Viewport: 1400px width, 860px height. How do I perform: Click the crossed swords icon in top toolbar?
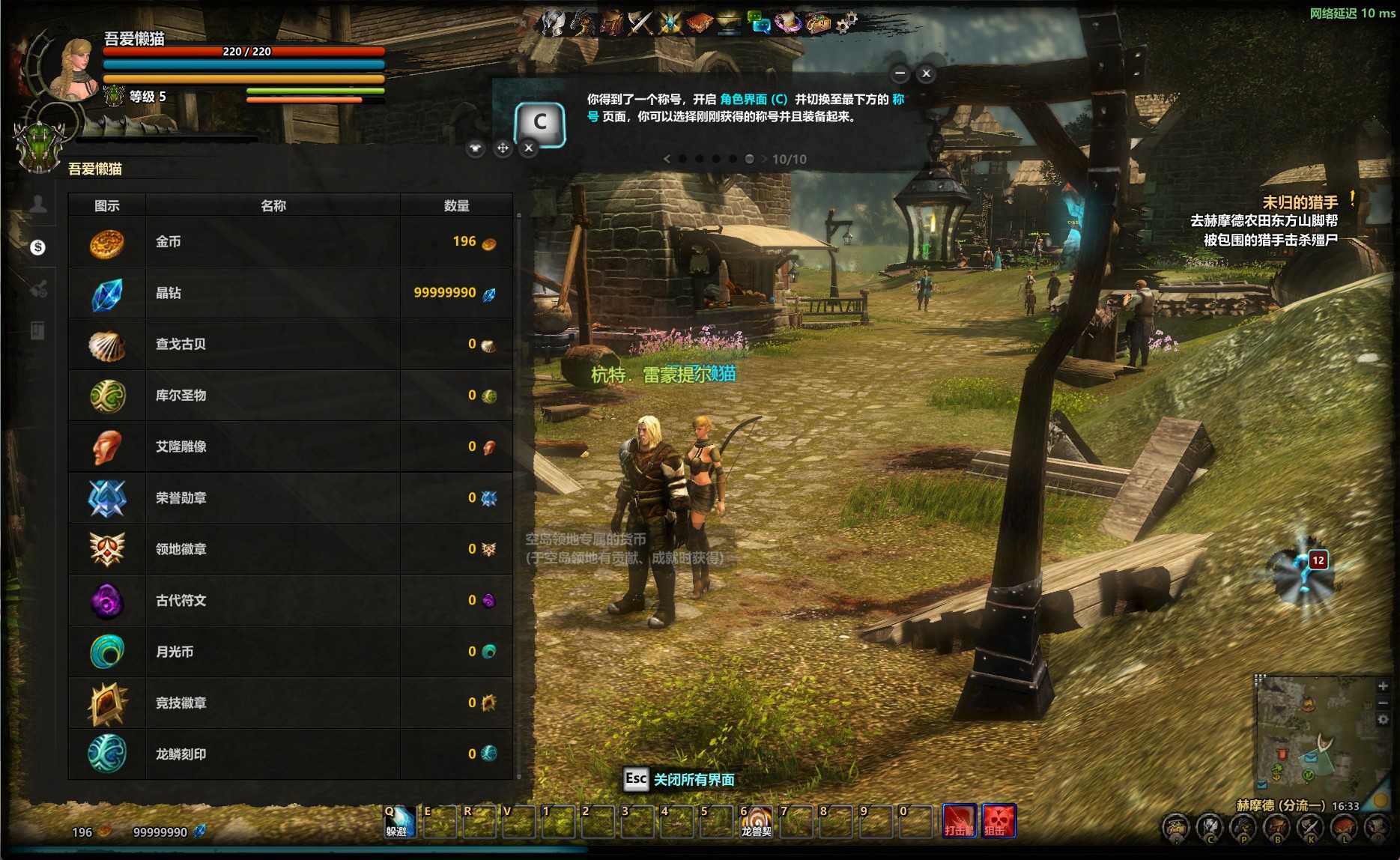[x=640, y=23]
